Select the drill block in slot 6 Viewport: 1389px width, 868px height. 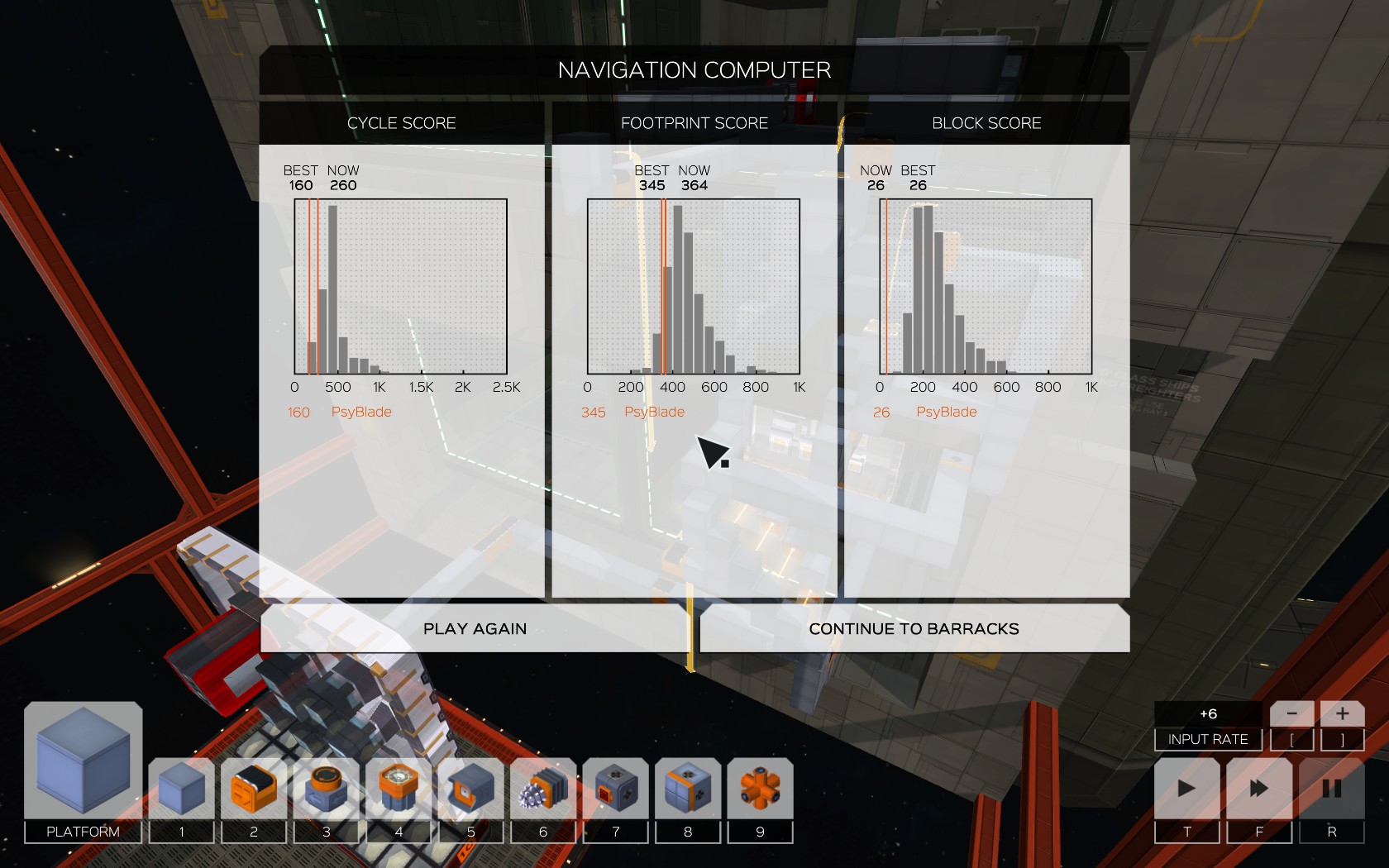543,789
